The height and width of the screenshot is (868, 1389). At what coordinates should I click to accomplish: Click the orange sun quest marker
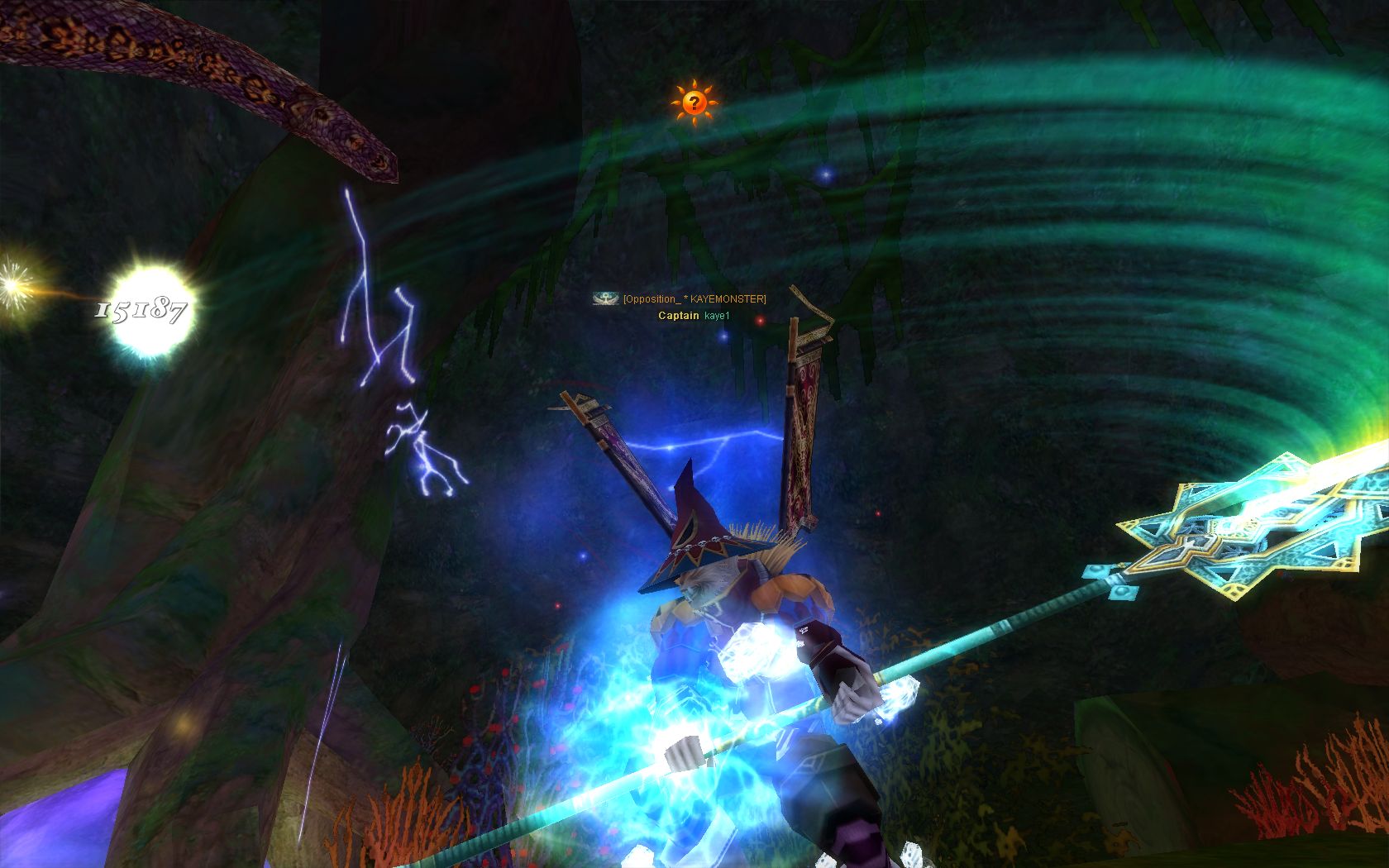tap(694, 103)
